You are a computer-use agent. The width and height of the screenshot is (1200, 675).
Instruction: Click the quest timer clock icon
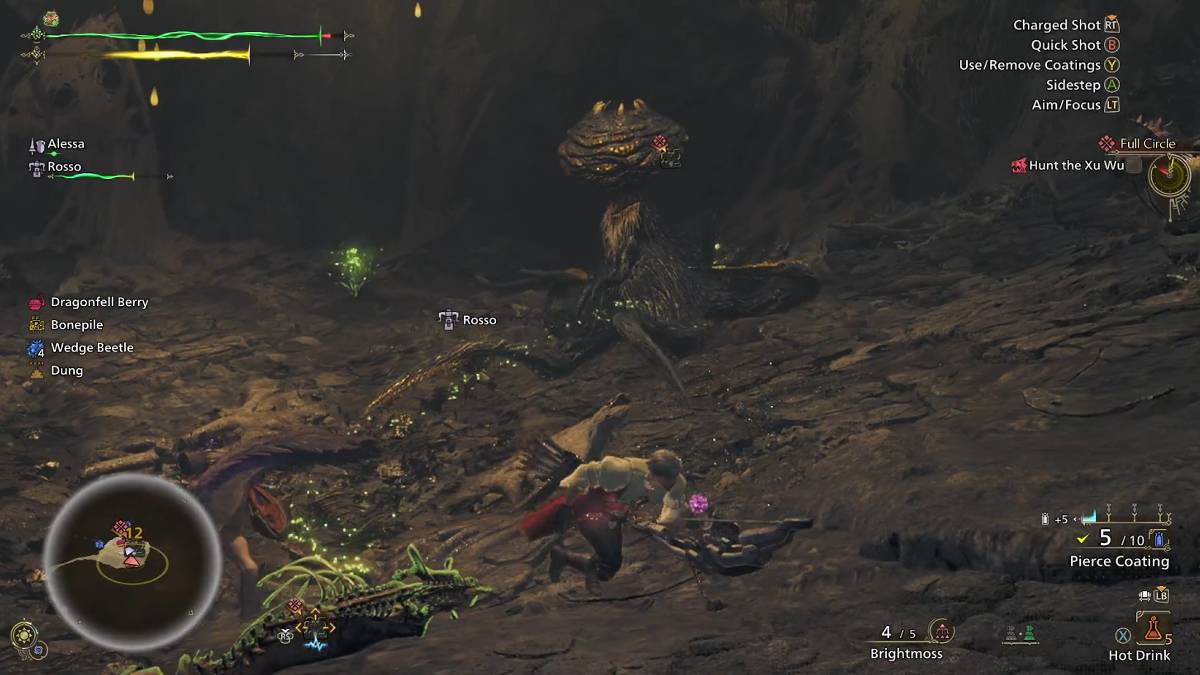click(1167, 177)
